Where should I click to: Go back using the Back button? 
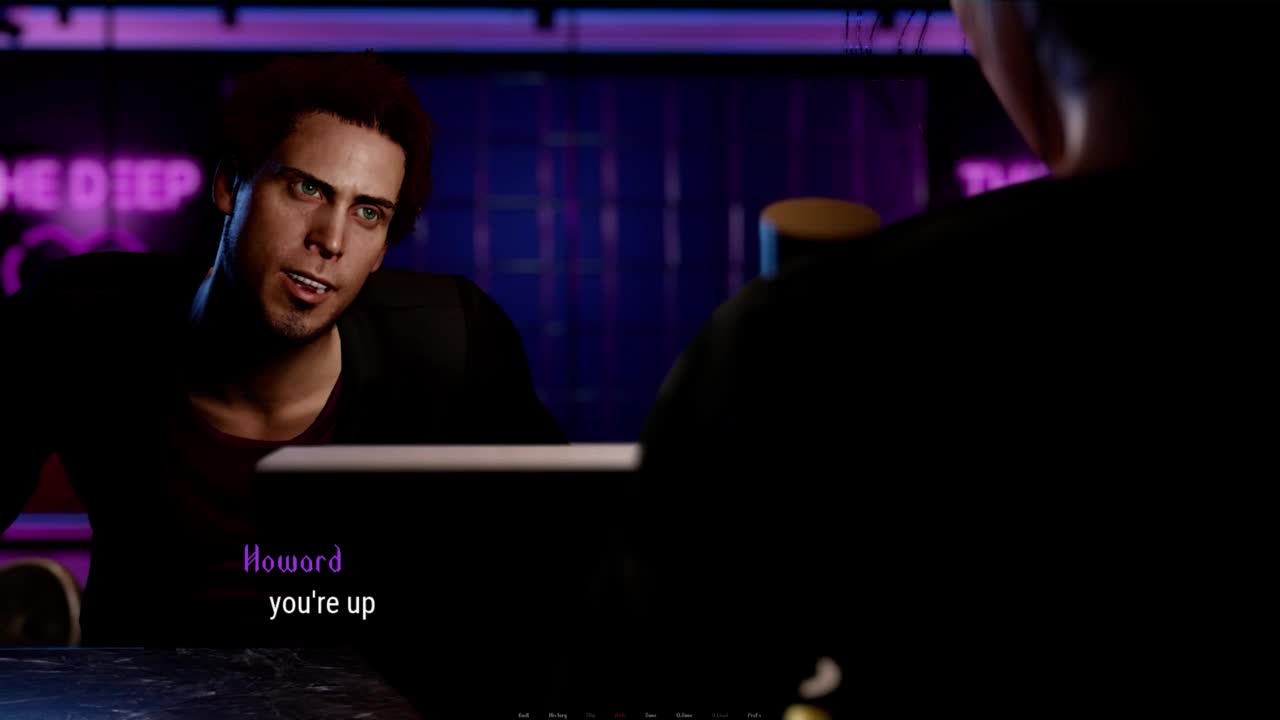coord(523,715)
